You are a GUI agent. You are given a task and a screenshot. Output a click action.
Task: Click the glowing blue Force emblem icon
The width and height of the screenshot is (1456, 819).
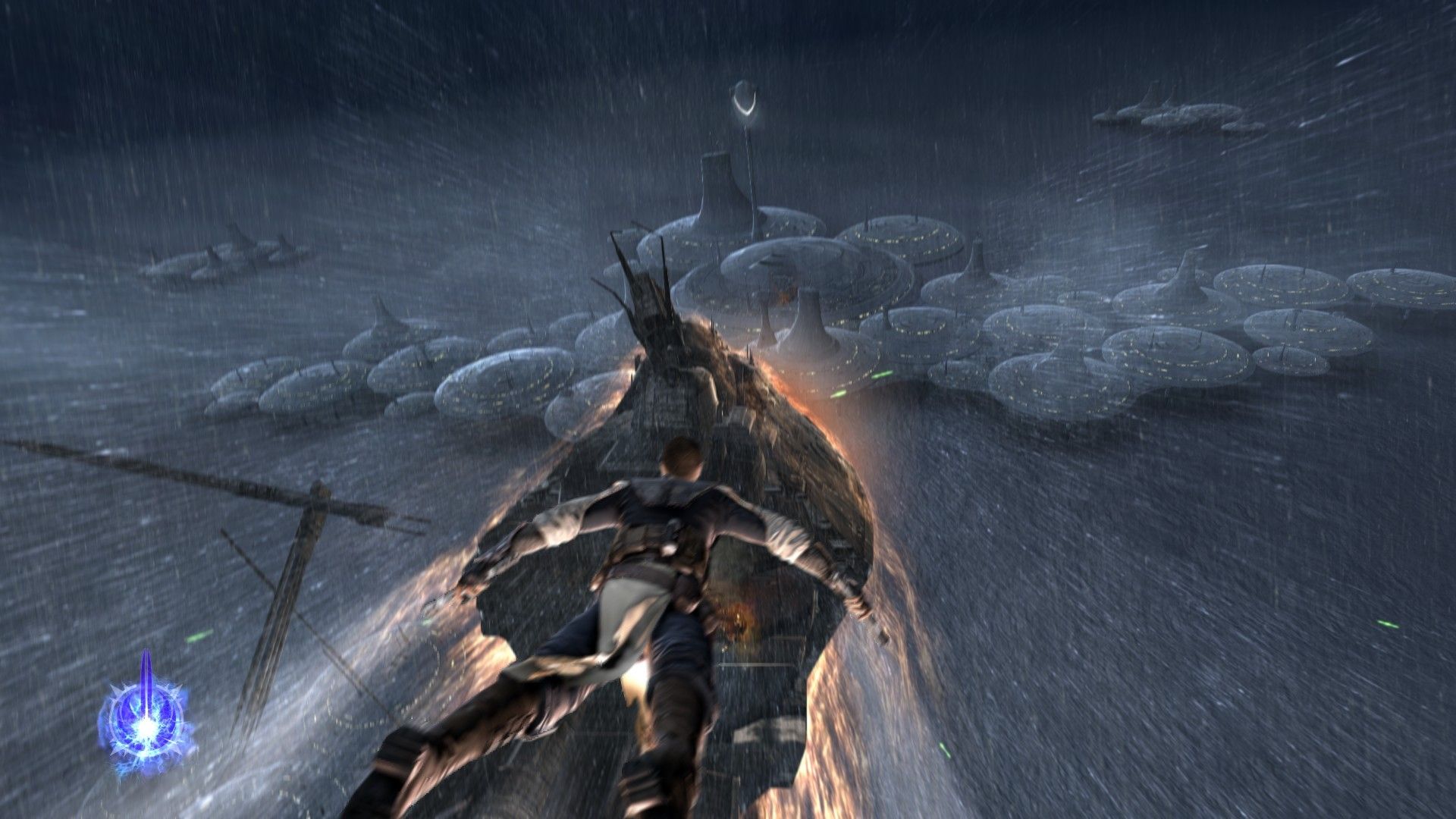click(146, 717)
